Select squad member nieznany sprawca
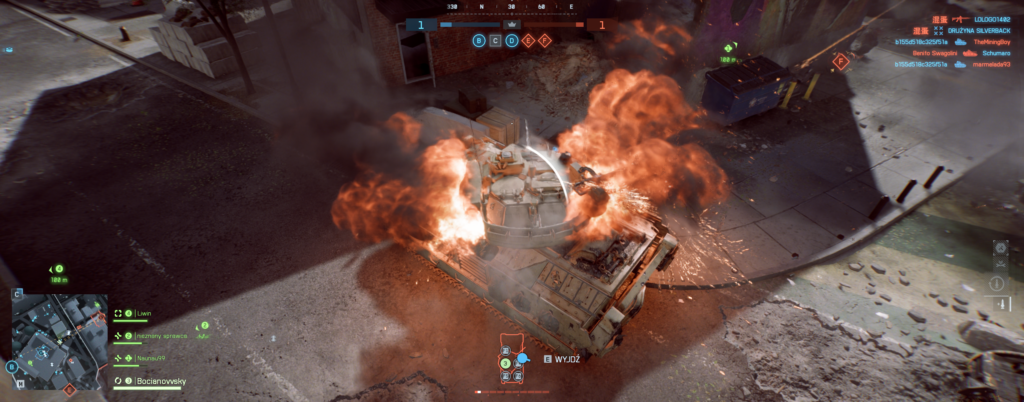1024x402 pixels. pos(160,335)
